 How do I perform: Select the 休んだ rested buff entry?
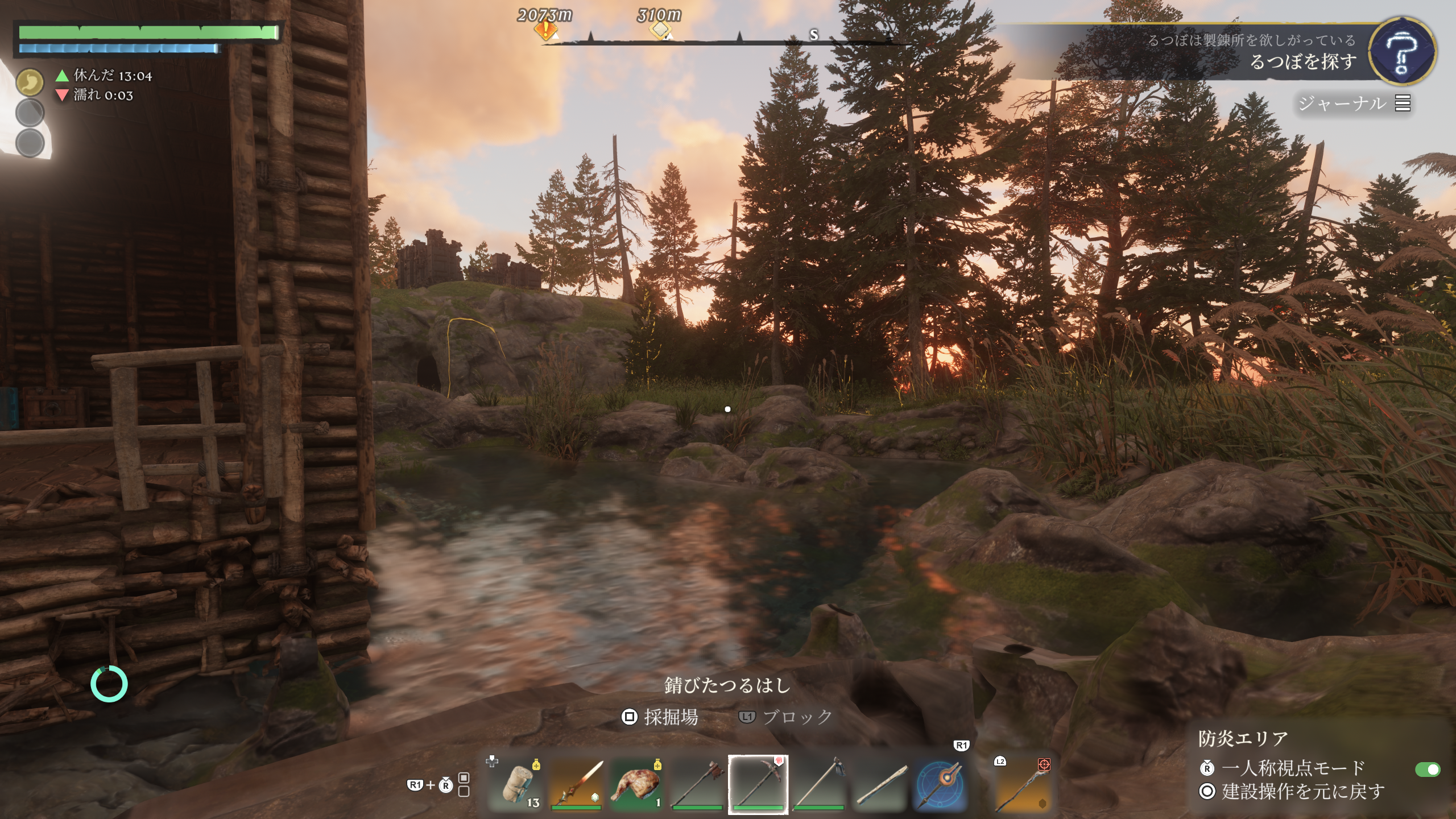tap(105, 76)
